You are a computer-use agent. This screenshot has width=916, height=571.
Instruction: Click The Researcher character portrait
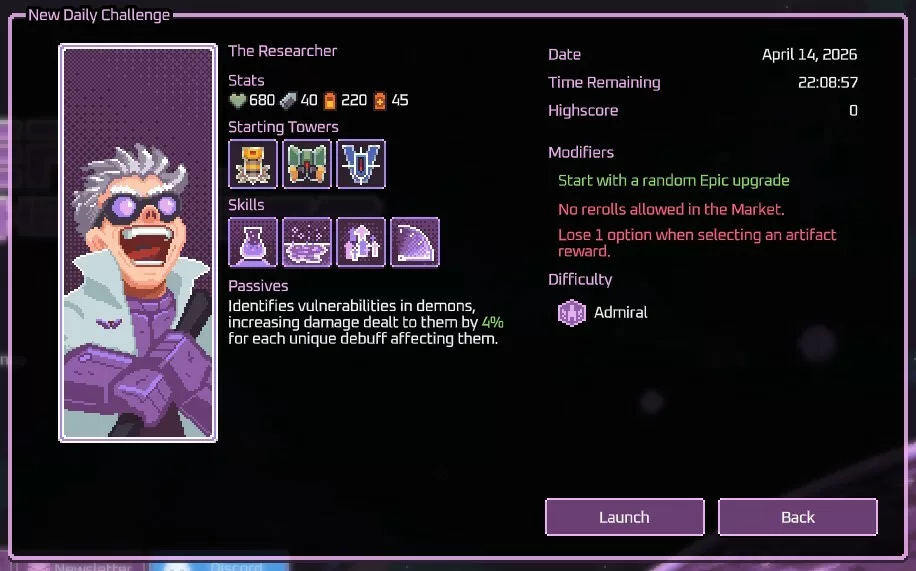click(x=138, y=243)
